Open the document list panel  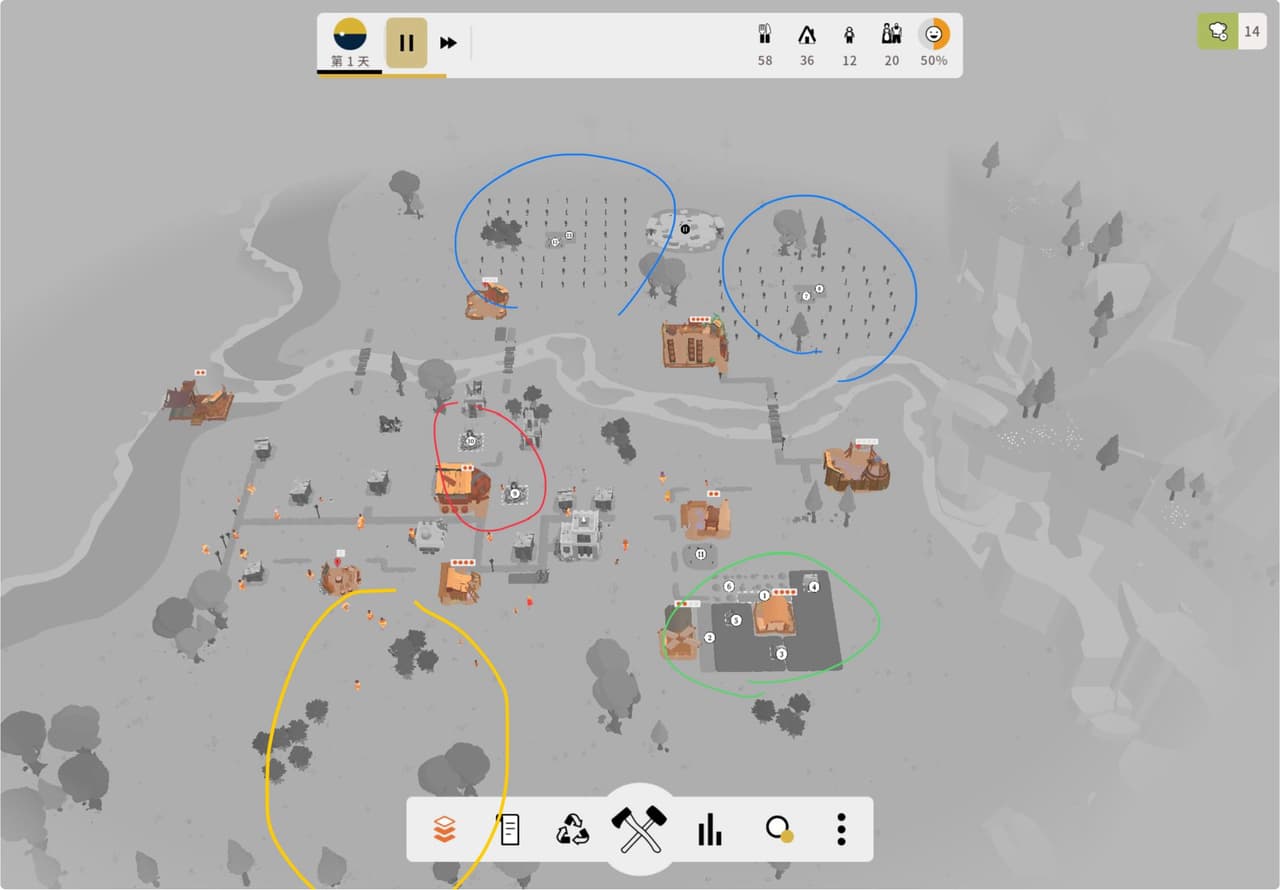509,829
